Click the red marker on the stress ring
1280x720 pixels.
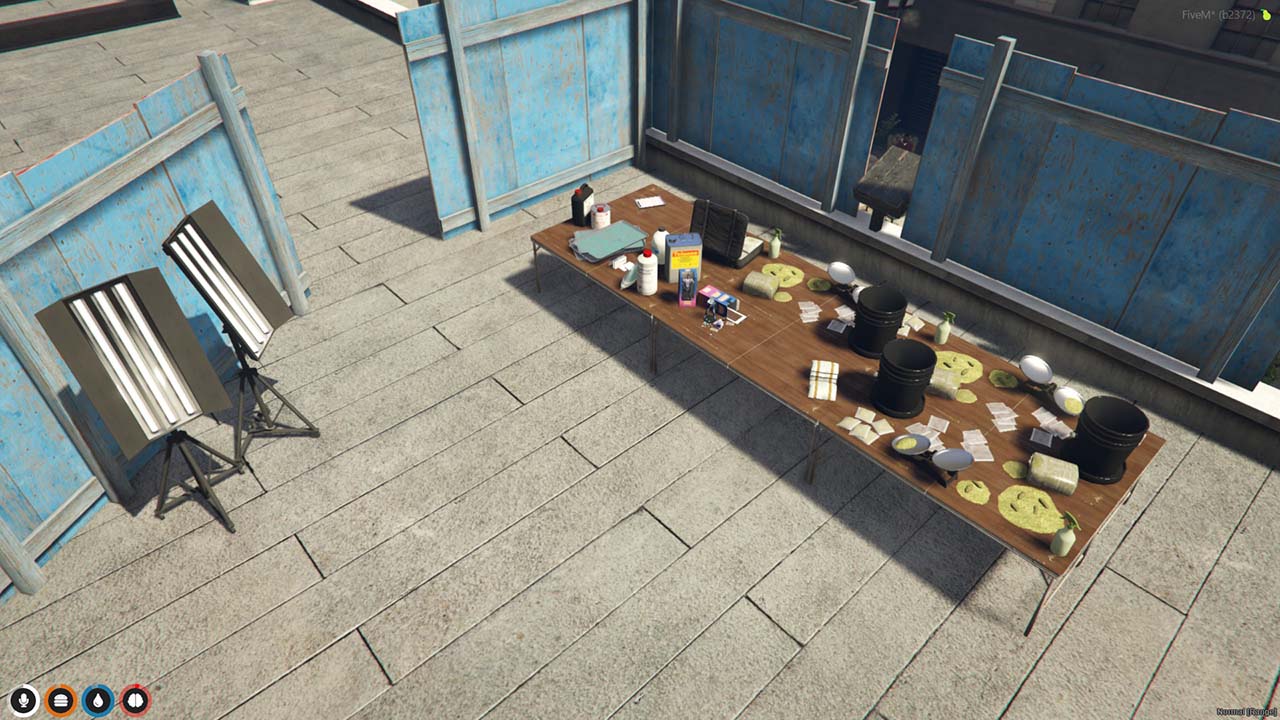tap(137, 685)
